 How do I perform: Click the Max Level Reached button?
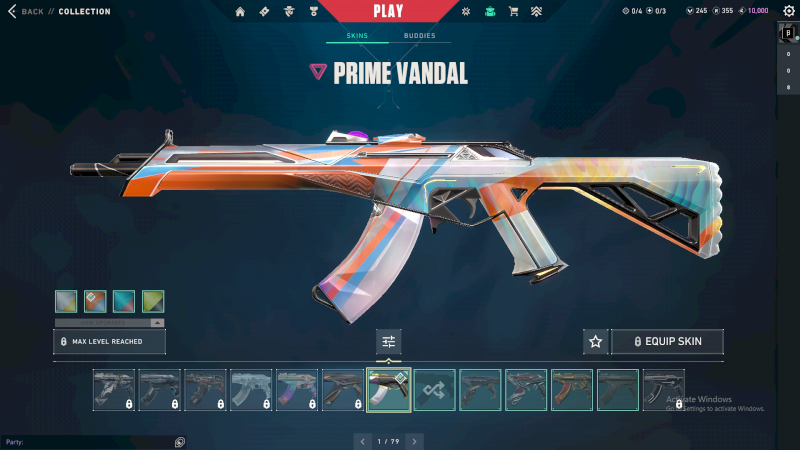tap(109, 342)
